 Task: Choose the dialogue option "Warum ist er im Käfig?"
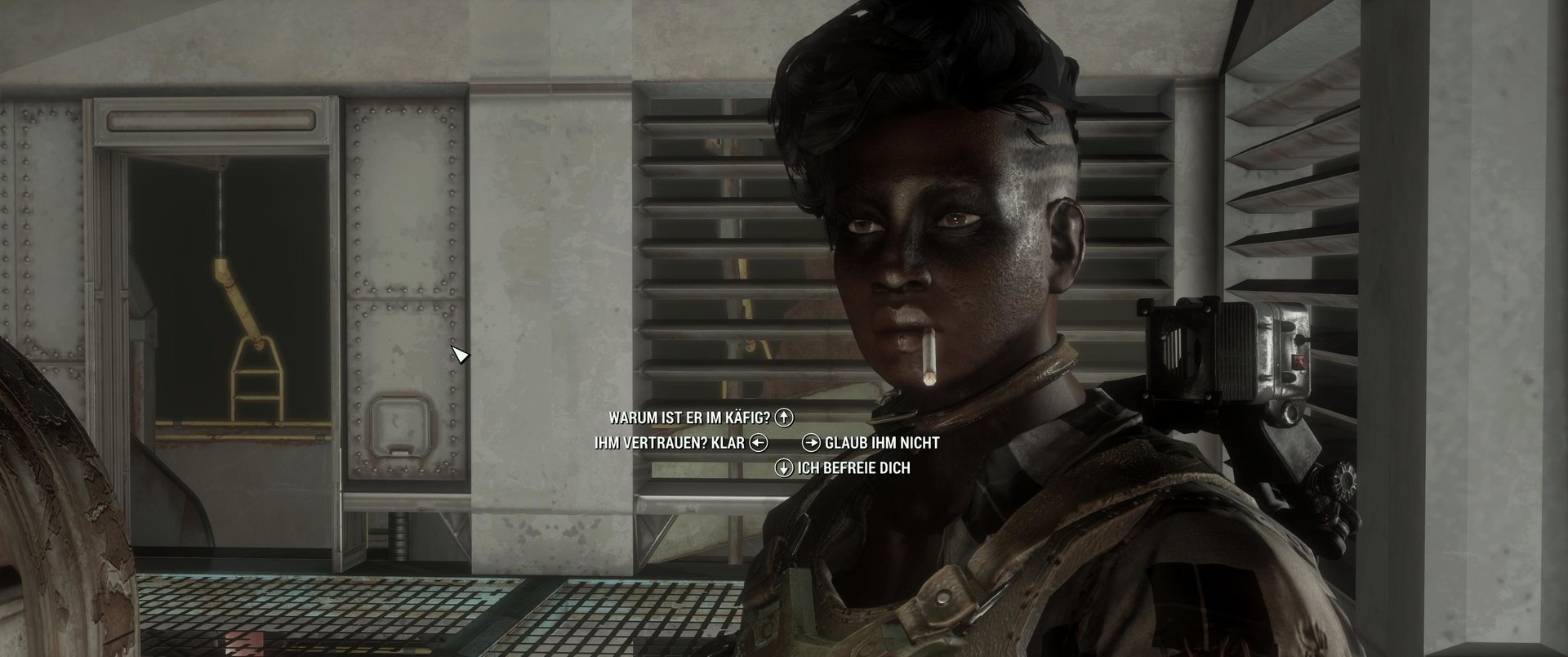point(690,417)
